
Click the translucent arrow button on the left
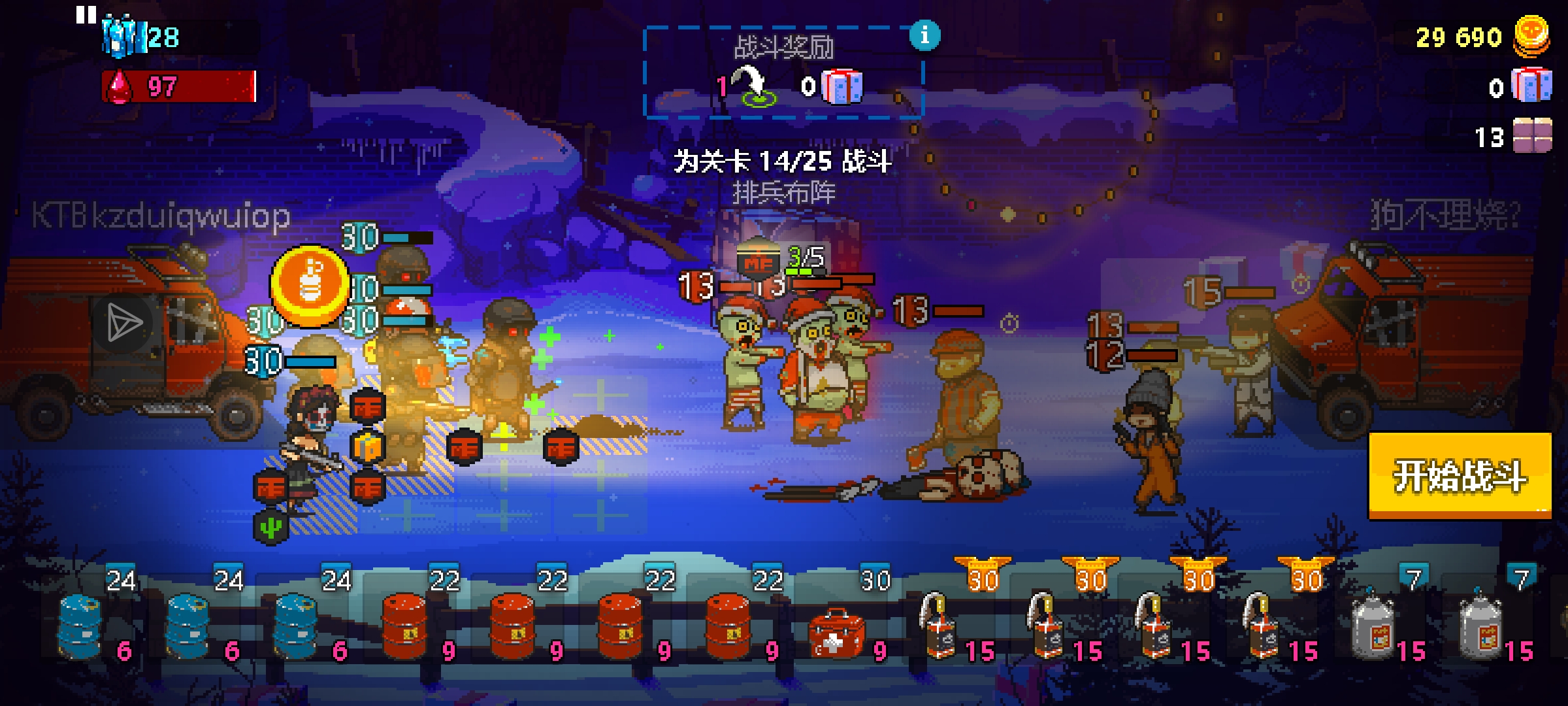124,322
